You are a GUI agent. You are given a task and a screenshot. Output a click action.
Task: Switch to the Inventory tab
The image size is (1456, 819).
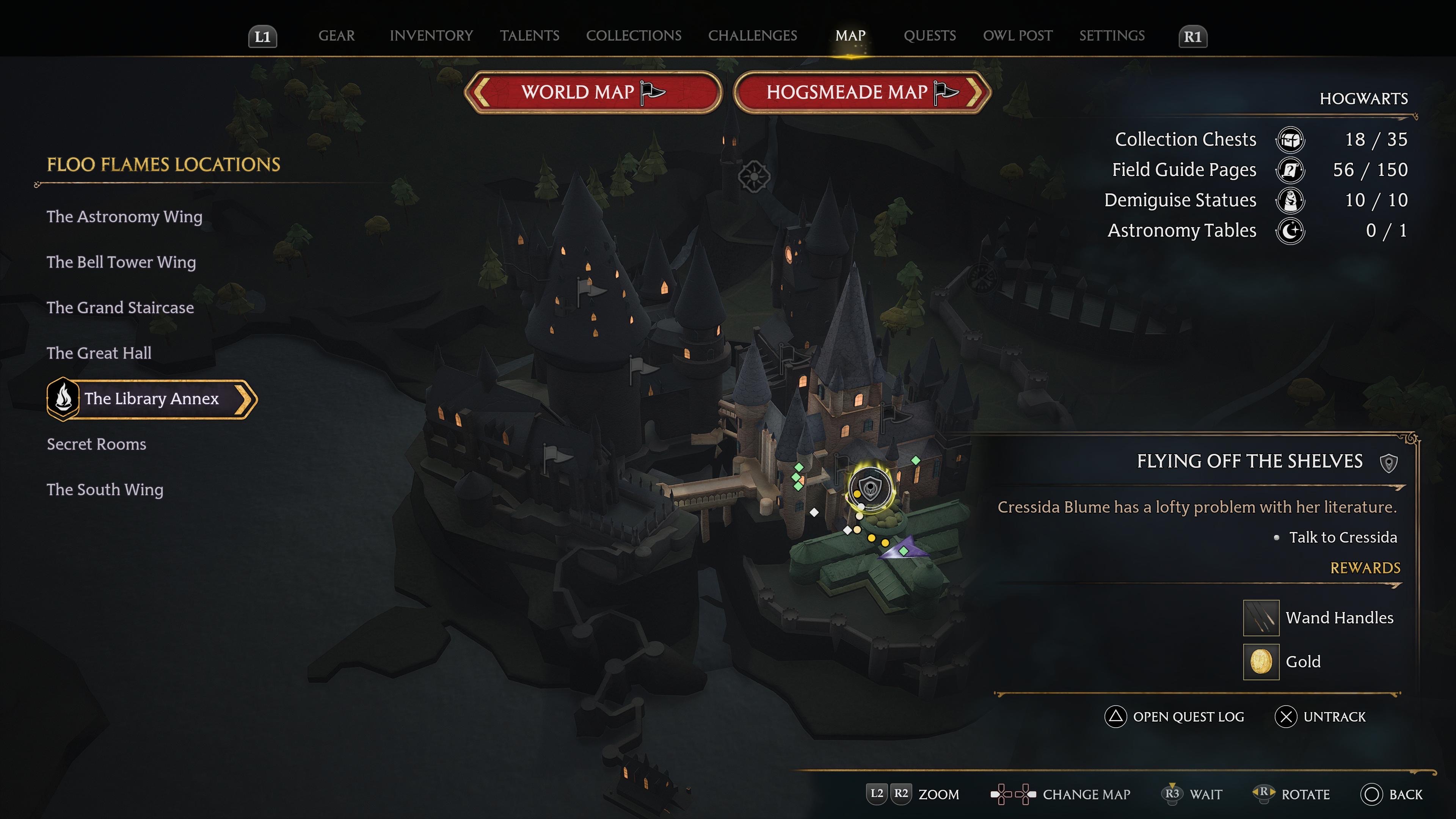(x=431, y=36)
